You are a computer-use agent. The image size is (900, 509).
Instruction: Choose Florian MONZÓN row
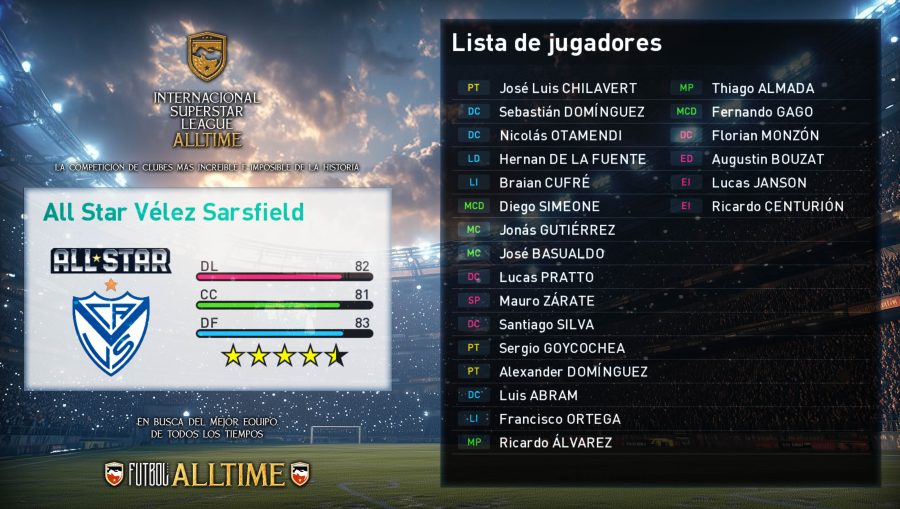click(x=765, y=135)
